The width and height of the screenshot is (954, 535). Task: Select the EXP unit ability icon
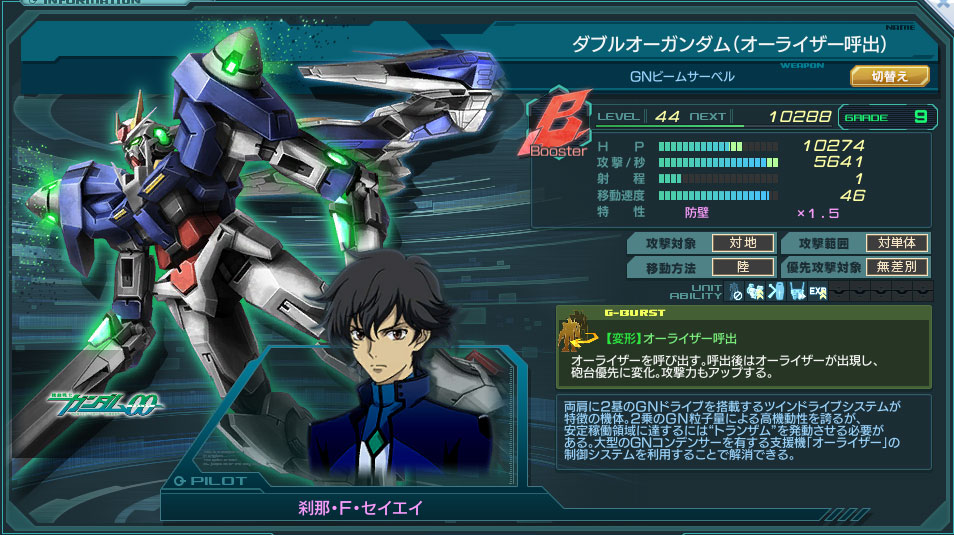(817, 292)
